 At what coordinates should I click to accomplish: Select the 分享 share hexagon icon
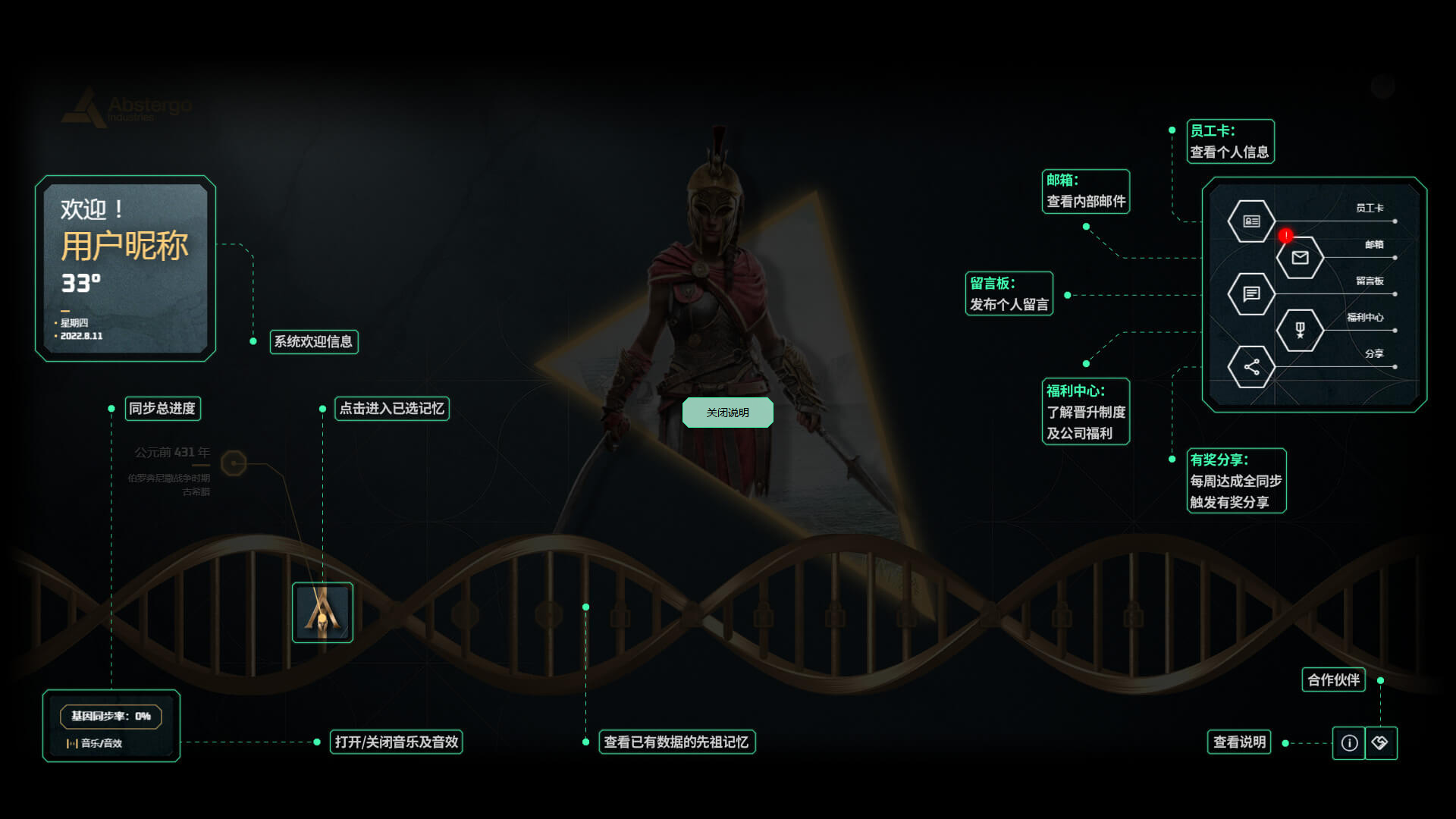coord(1251,367)
